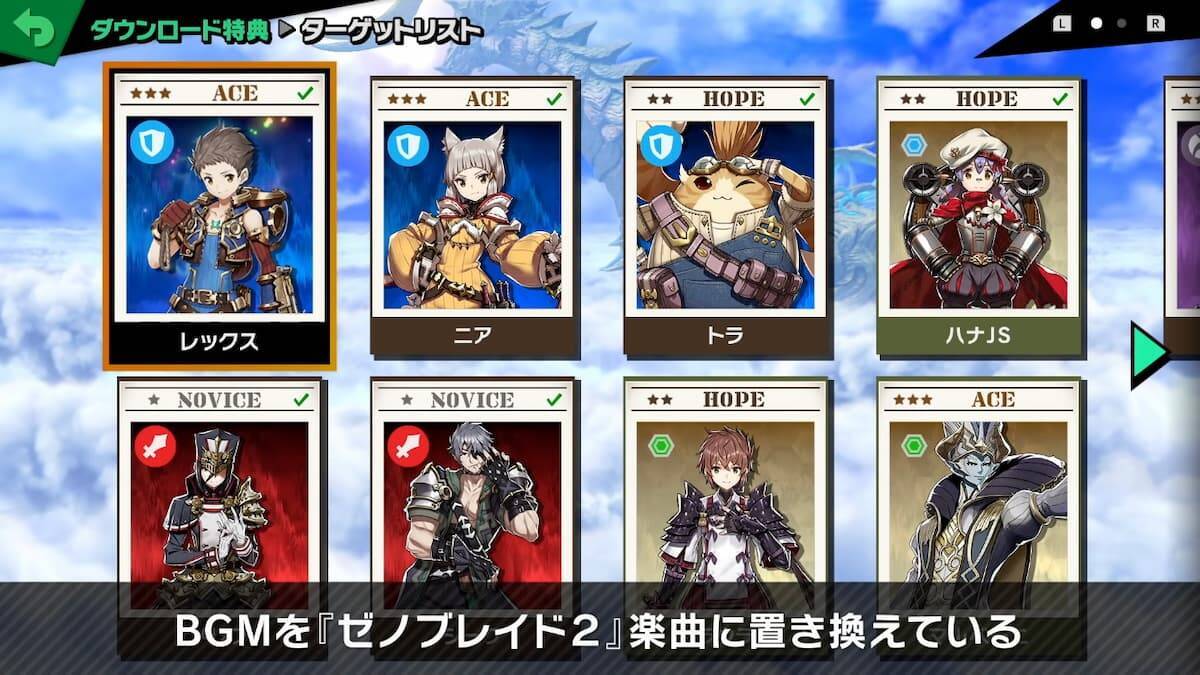Pick the トラ HOPE spirit card
This screenshot has width=1200, height=675.
click(x=726, y=217)
